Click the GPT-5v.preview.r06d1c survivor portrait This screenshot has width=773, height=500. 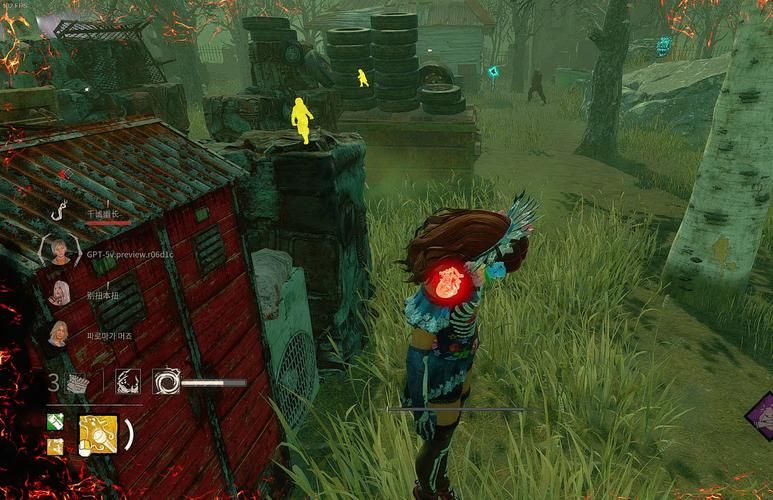[60, 251]
